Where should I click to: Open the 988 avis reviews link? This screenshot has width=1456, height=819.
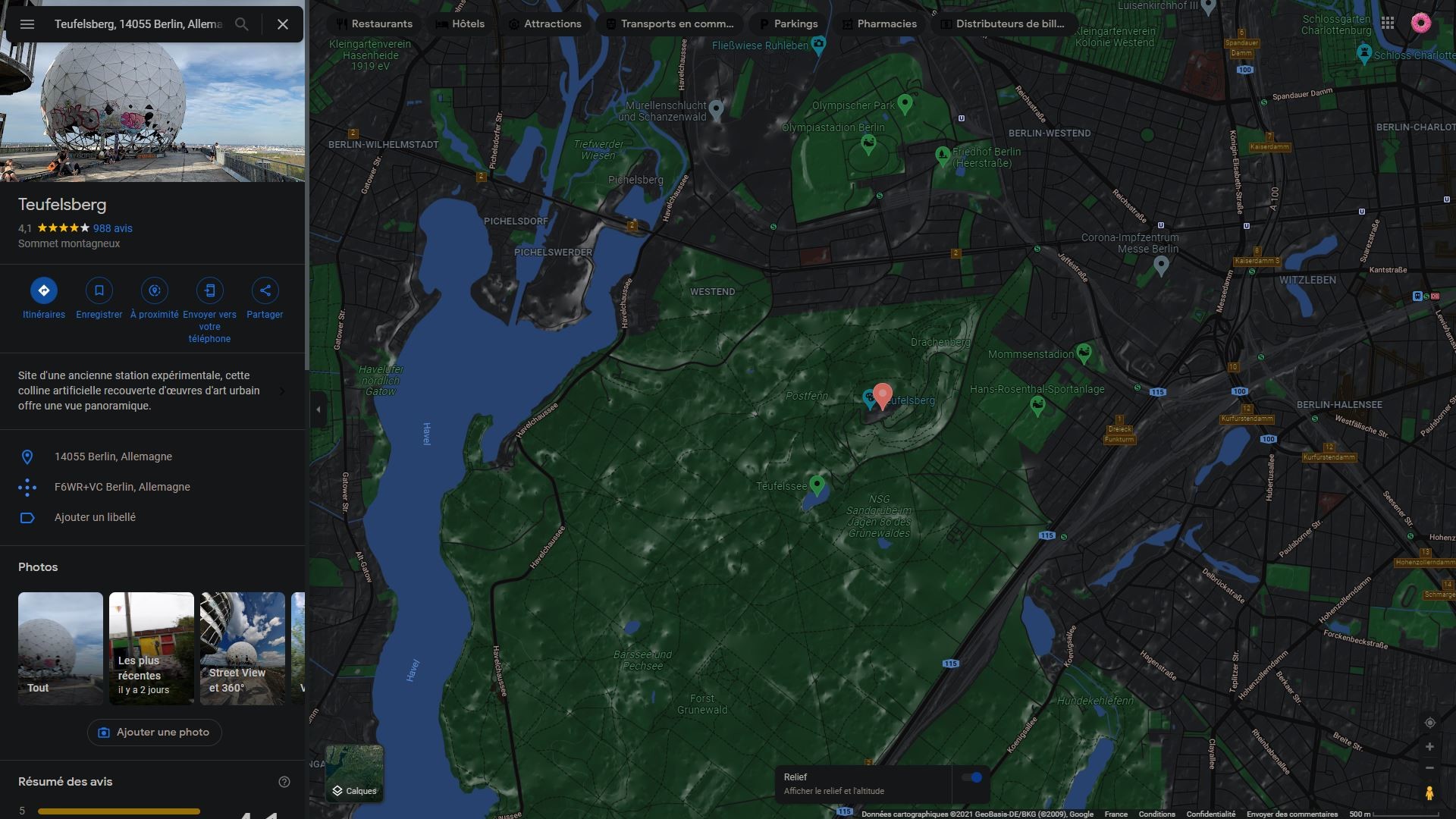112,227
